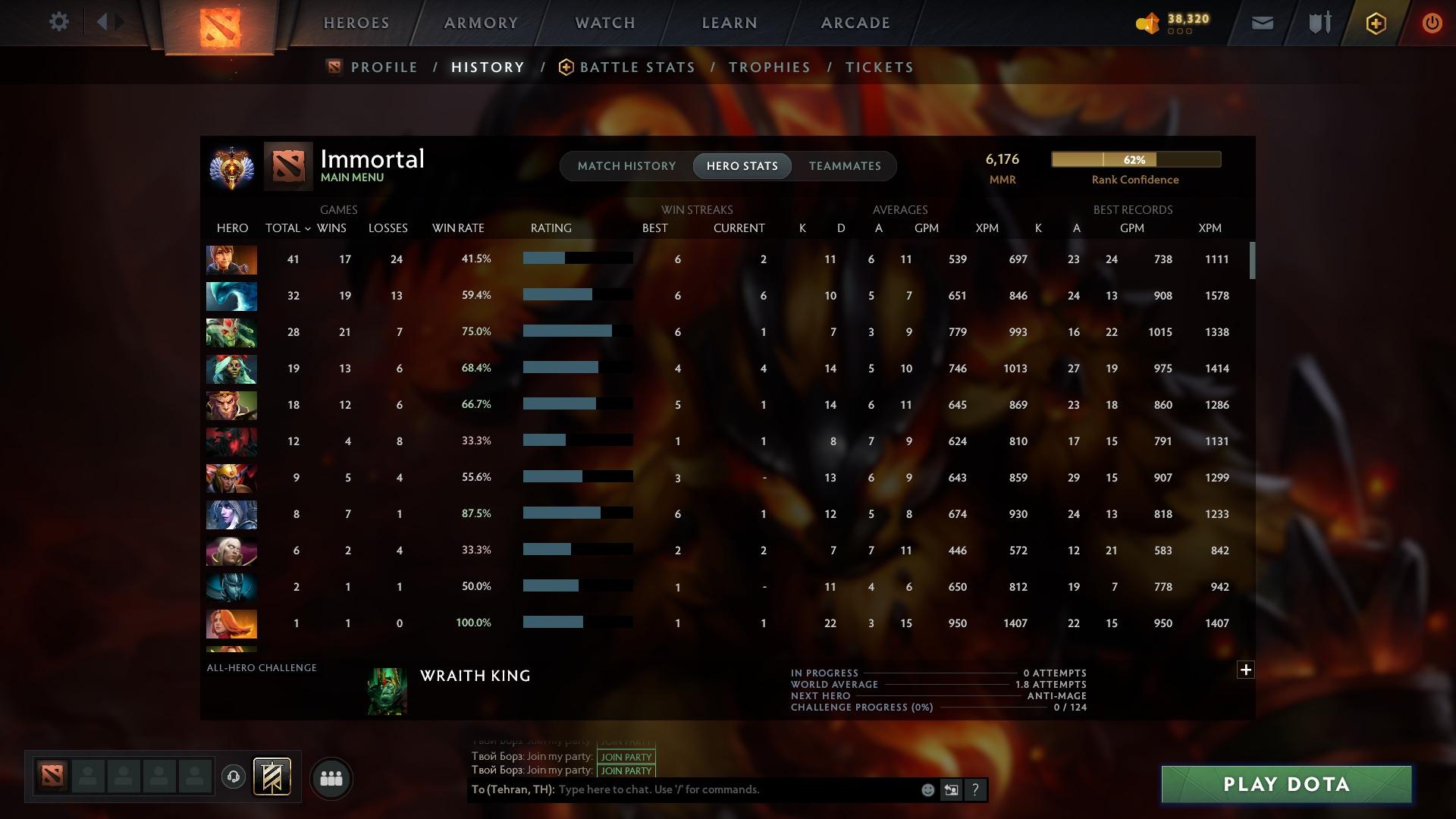1456x819 pixels.
Task: Switch to the MATCH HISTORY tab
Action: (x=626, y=165)
